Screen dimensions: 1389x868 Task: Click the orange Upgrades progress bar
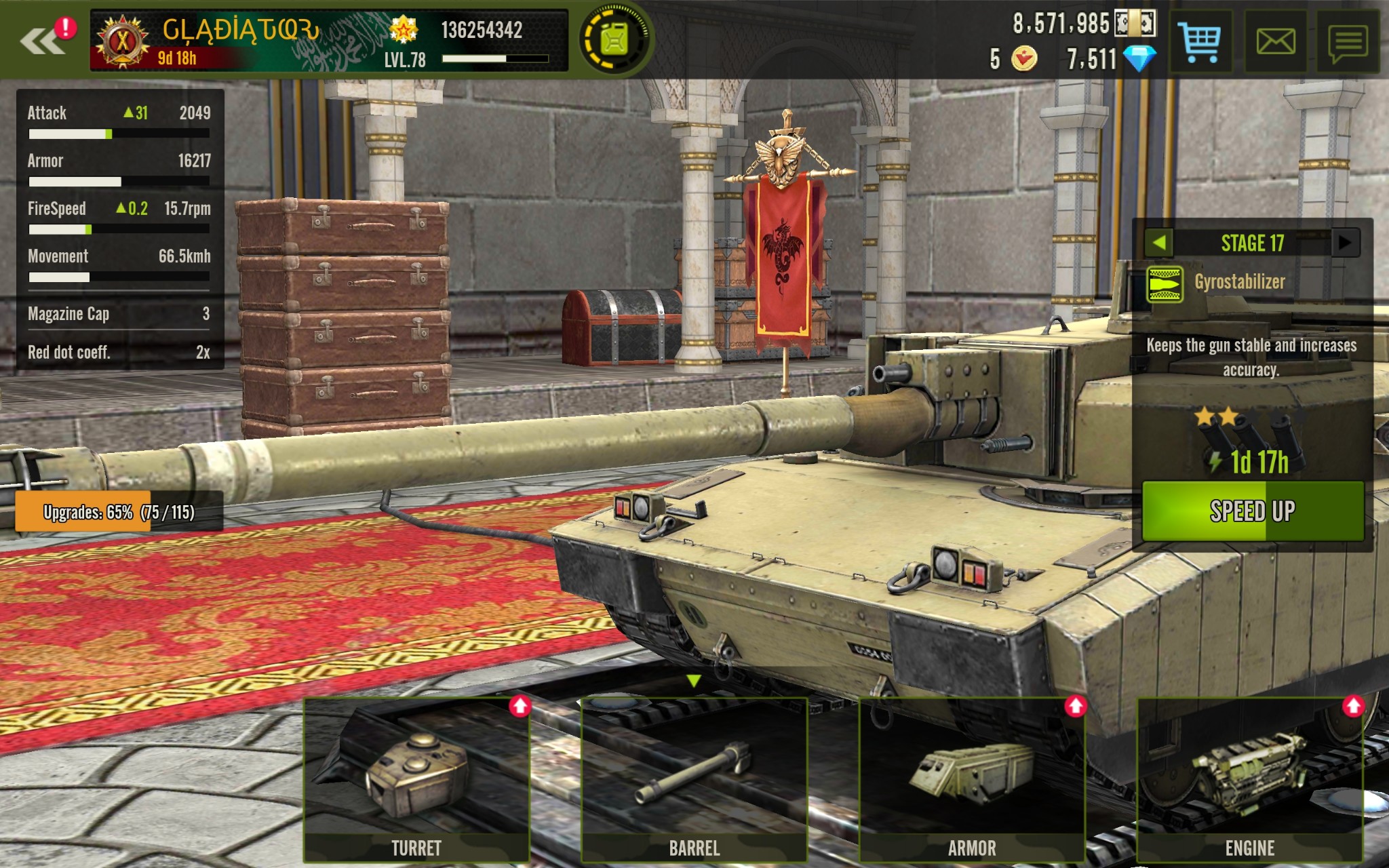click(119, 511)
